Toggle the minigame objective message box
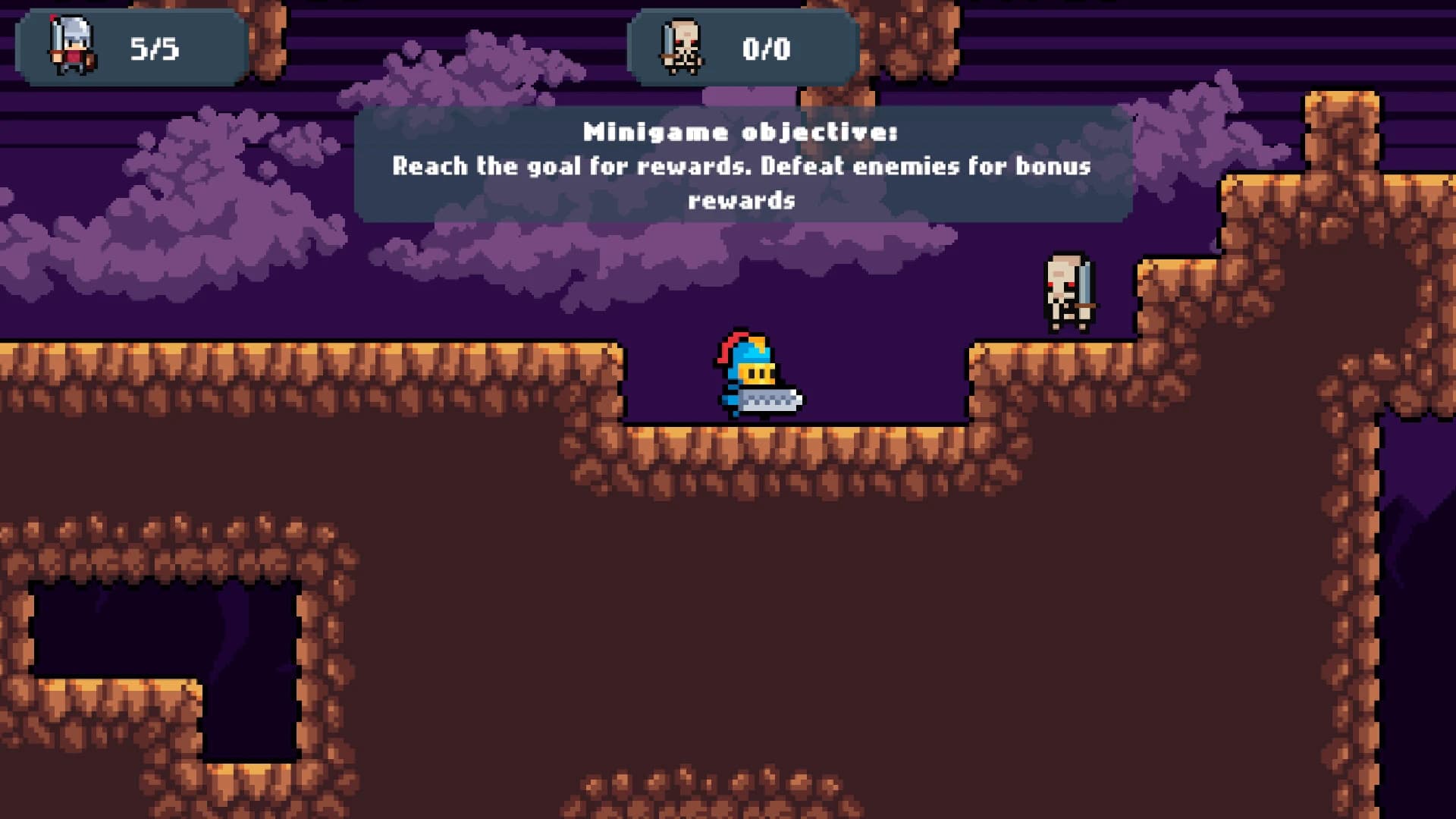 [x=739, y=163]
